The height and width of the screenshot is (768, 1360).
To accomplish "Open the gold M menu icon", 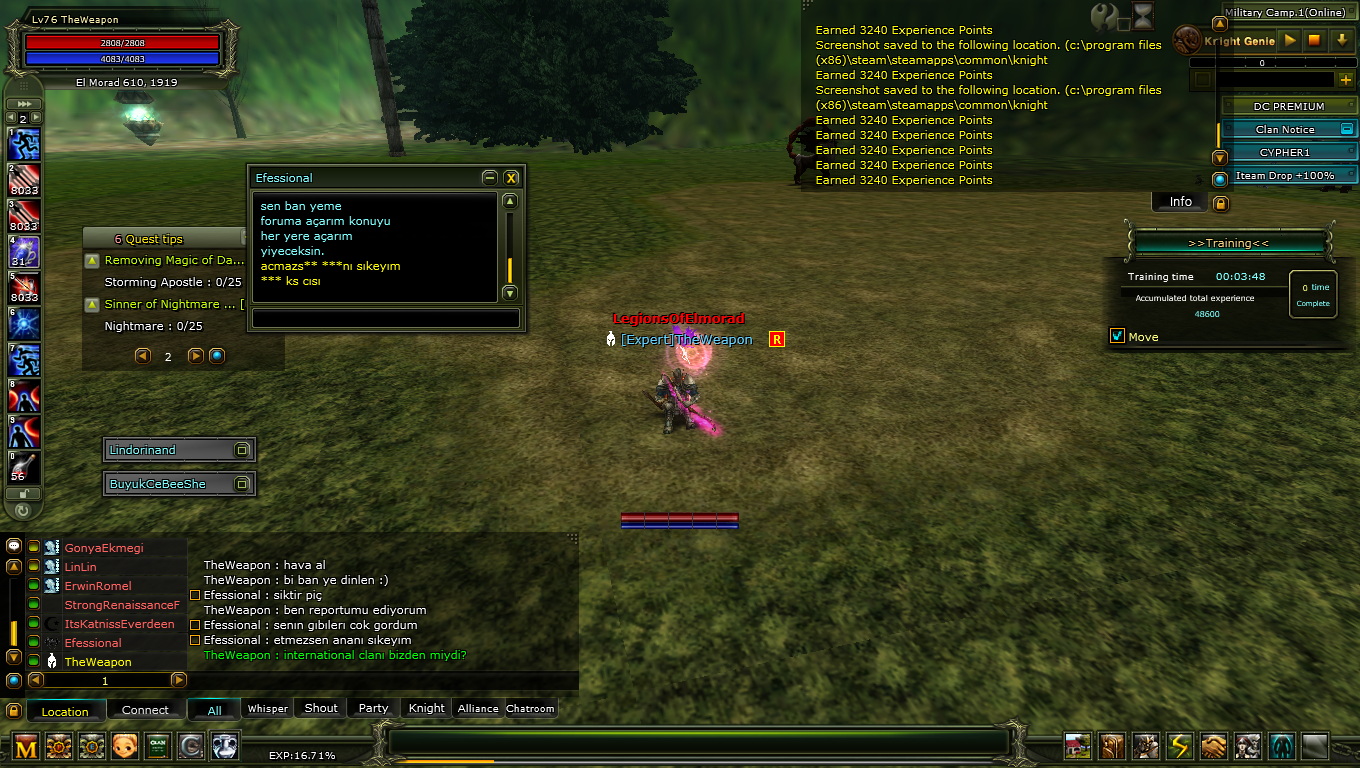I will (26, 746).
